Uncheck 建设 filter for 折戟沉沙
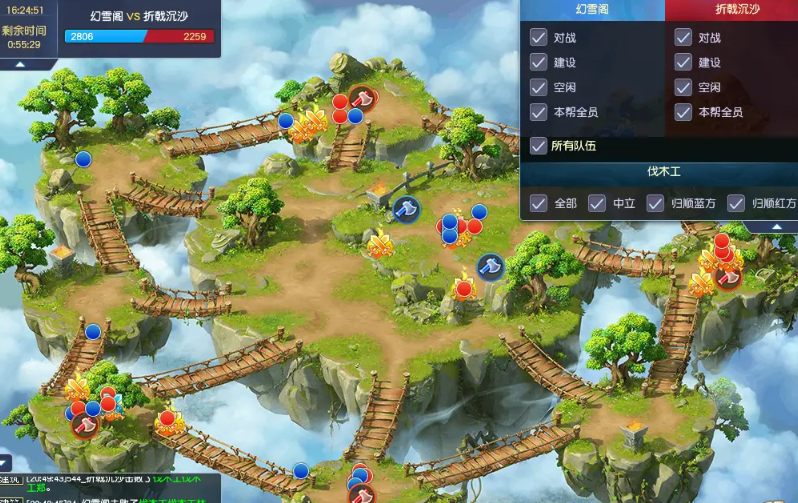Image resolution: width=798 pixels, height=503 pixels. [683, 62]
